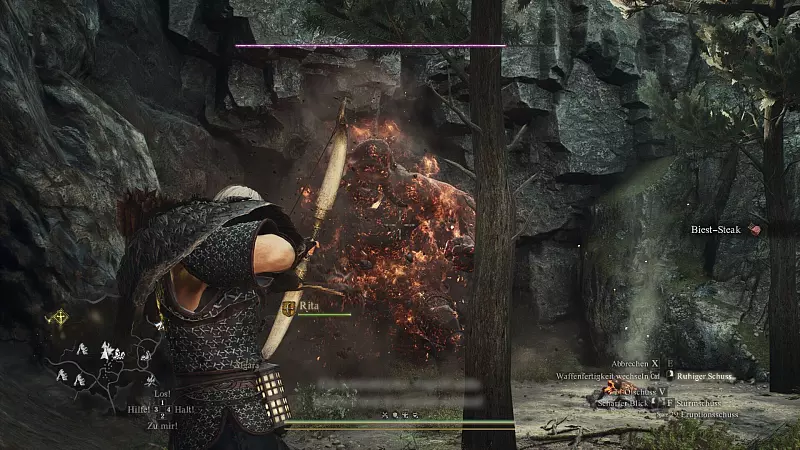800x450 pixels.
Task: Click the Biest-Steak pickup icon
Action: click(755, 229)
